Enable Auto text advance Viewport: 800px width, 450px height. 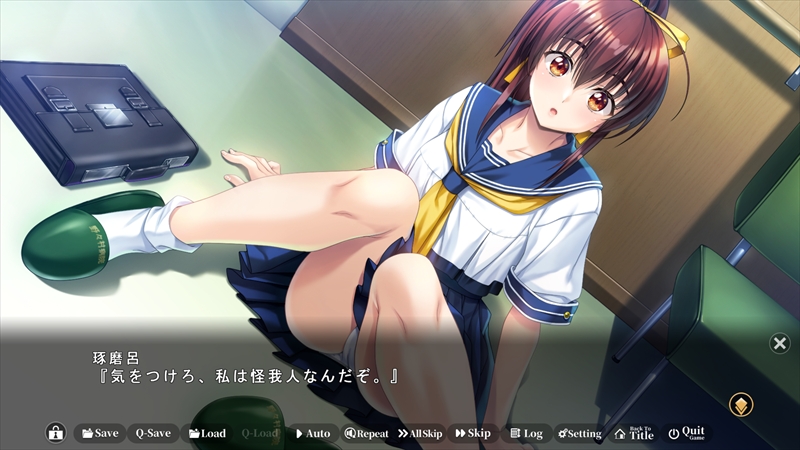point(312,433)
